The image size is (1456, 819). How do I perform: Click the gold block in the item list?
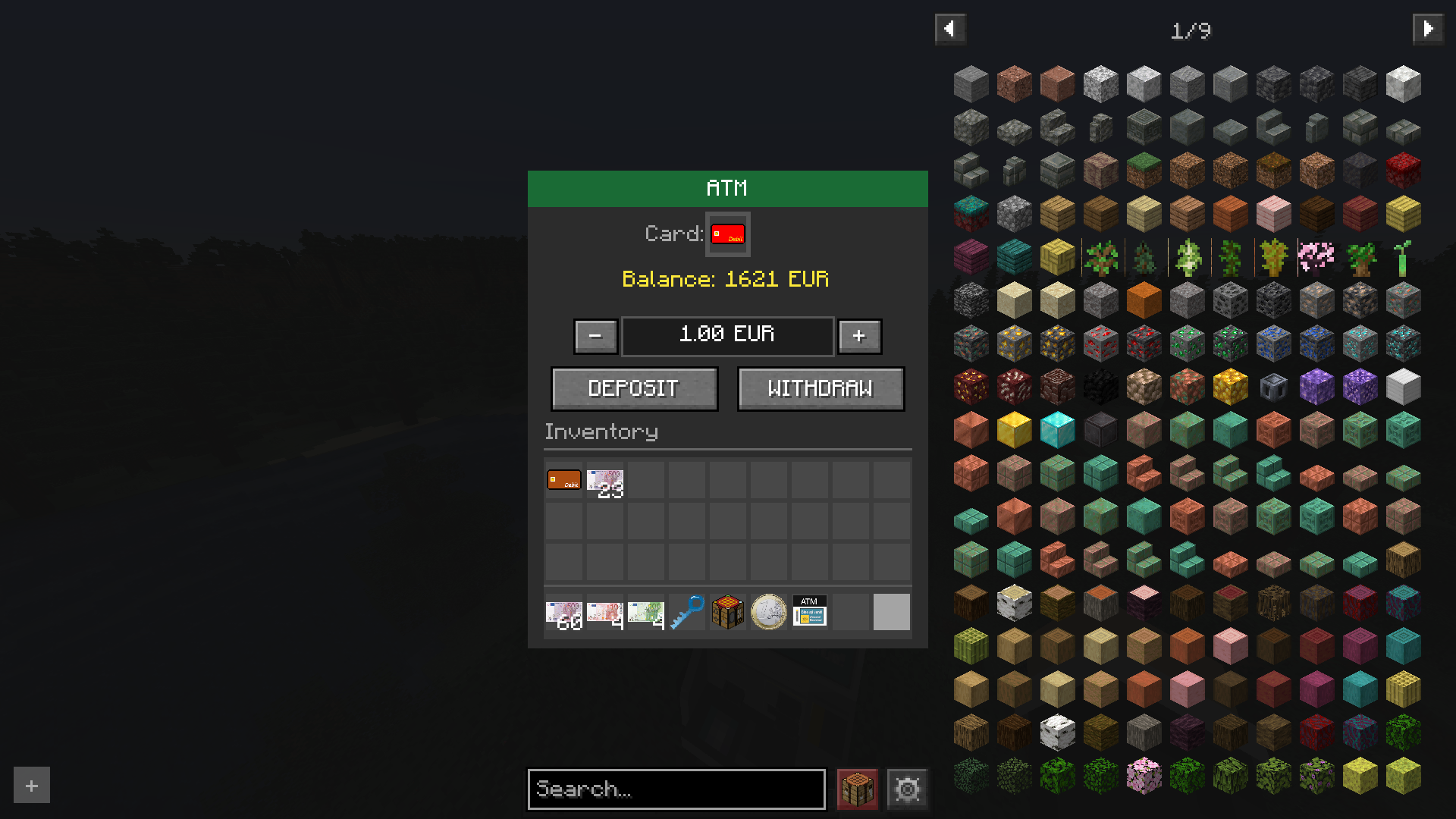pos(1014,429)
